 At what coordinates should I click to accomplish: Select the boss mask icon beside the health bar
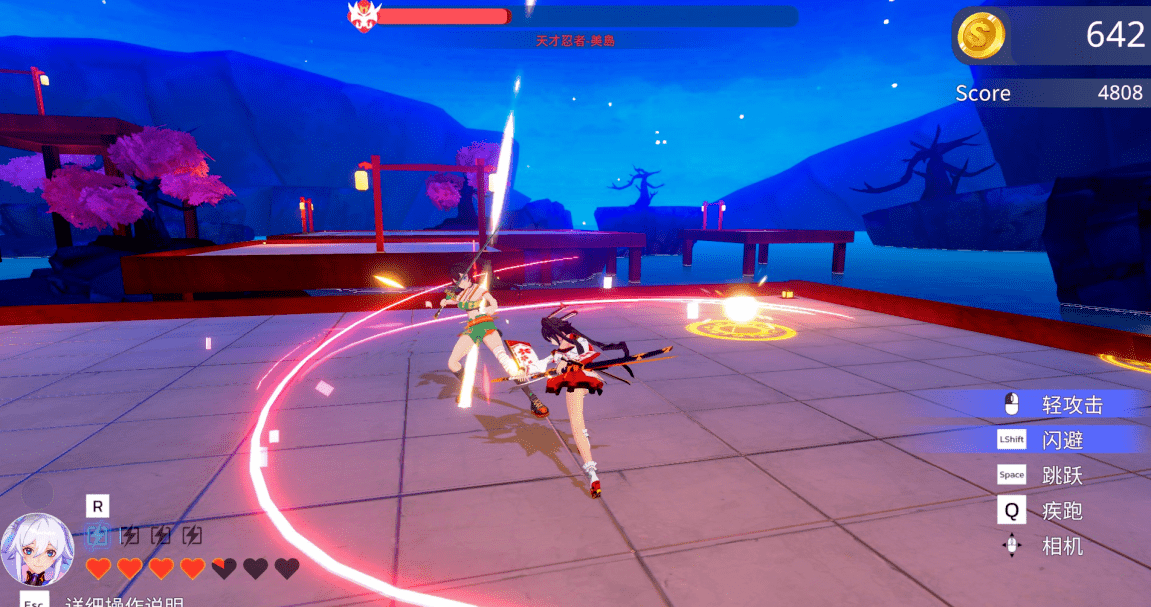click(362, 16)
